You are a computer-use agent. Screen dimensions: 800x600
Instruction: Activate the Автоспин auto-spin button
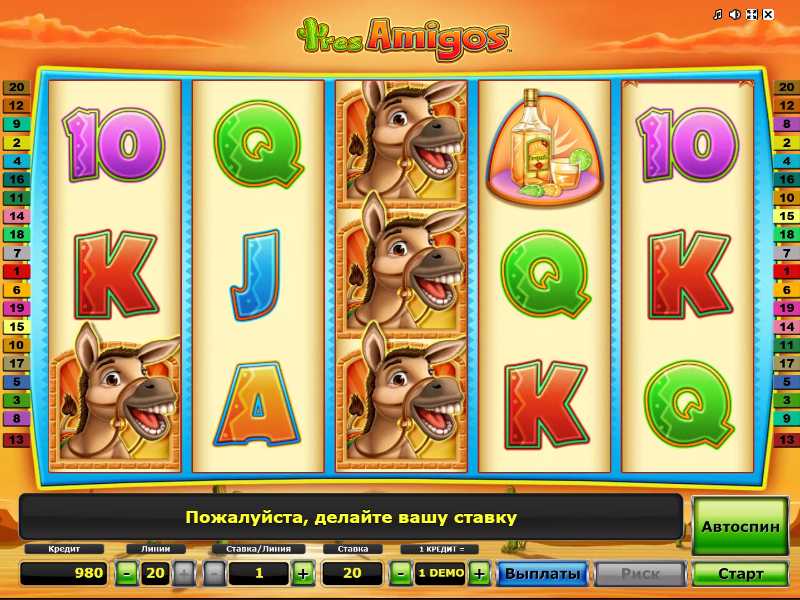pos(740,526)
